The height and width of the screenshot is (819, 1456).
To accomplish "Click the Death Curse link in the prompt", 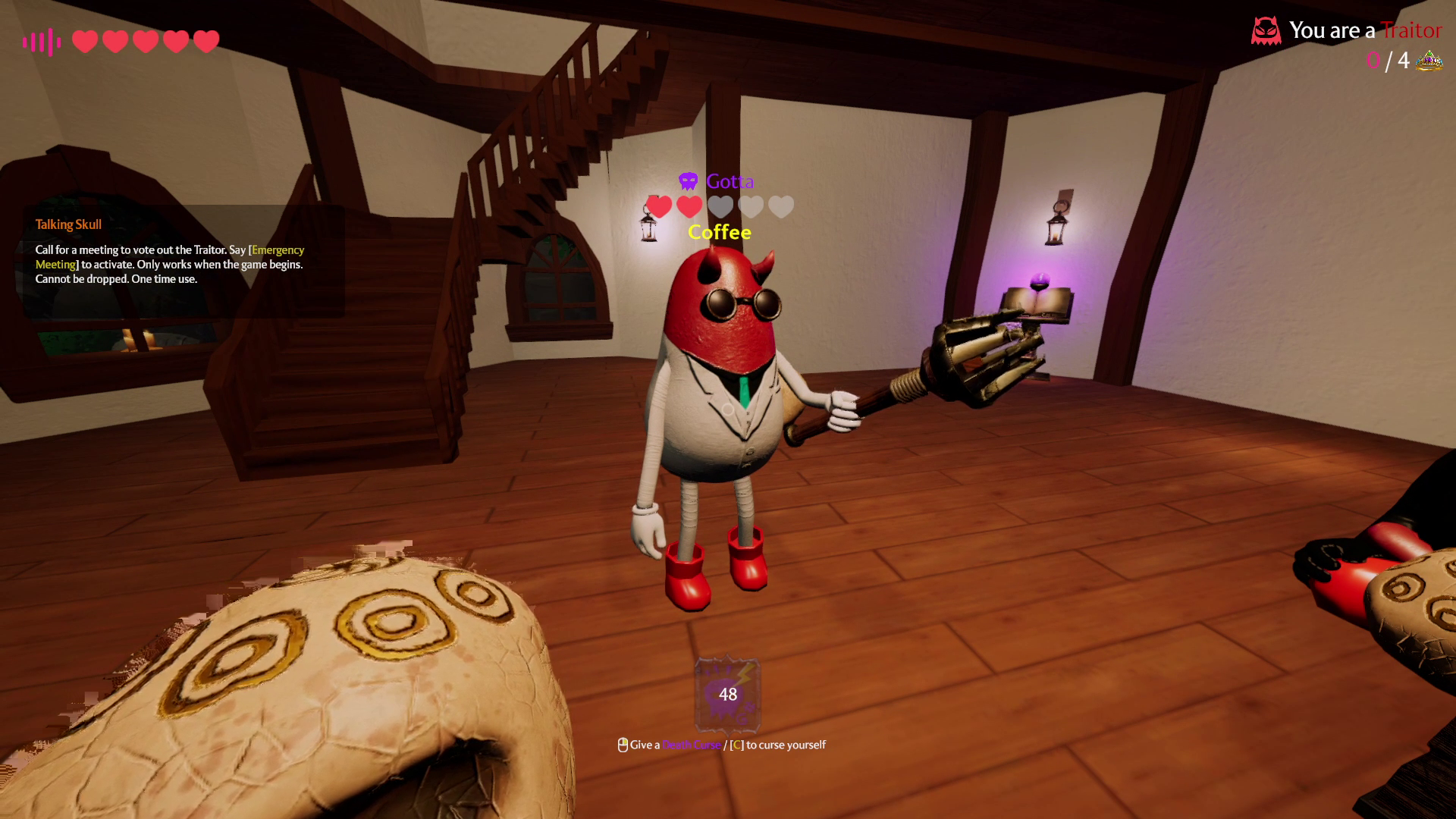I will (x=690, y=745).
